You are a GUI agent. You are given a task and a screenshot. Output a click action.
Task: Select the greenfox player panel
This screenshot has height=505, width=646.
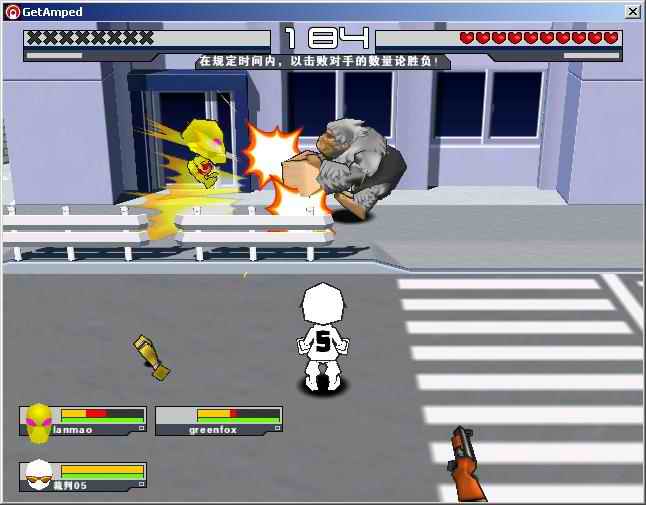pyautogui.click(x=218, y=421)
